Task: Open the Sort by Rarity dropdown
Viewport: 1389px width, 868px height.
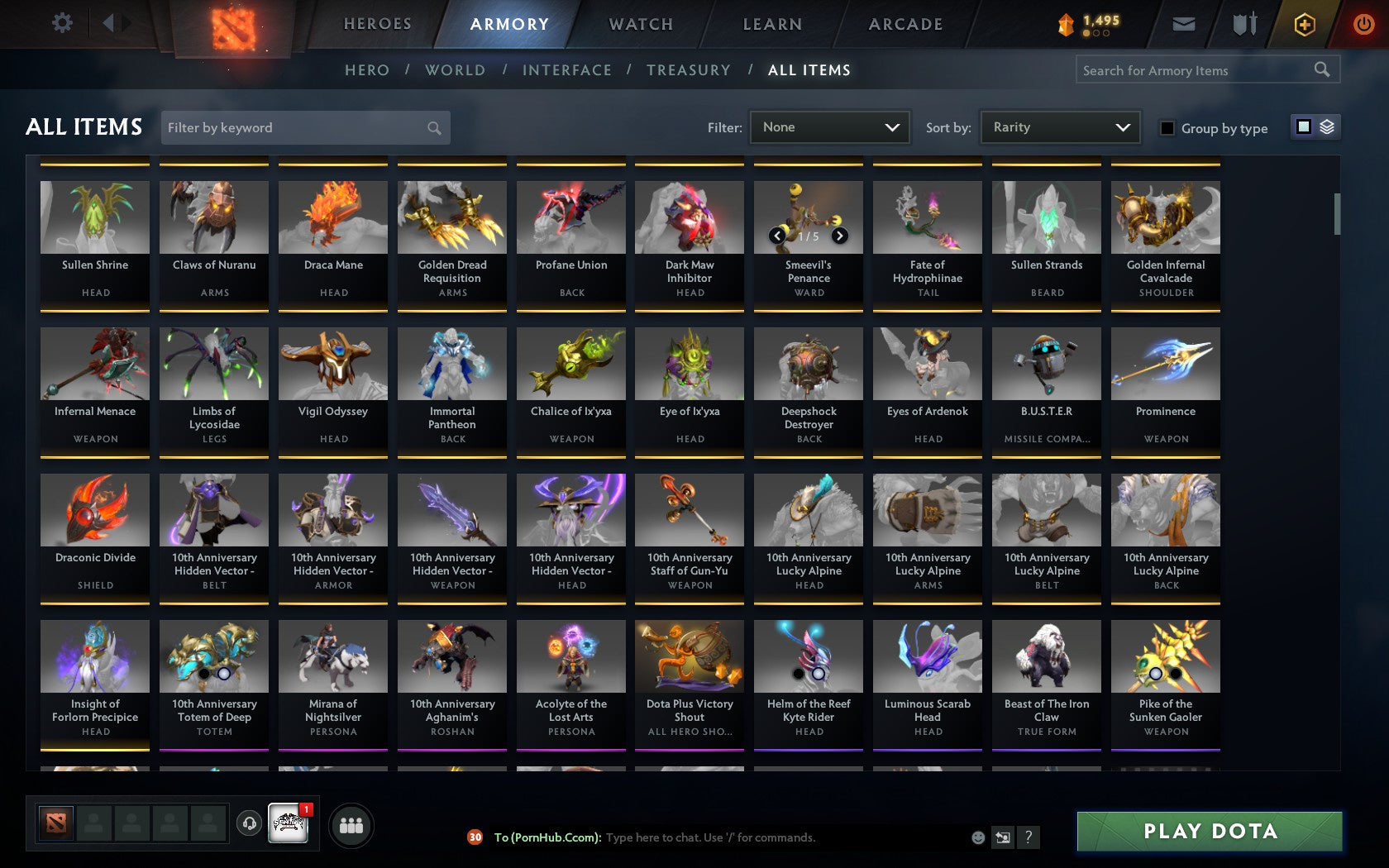Action: point(1059,127)
